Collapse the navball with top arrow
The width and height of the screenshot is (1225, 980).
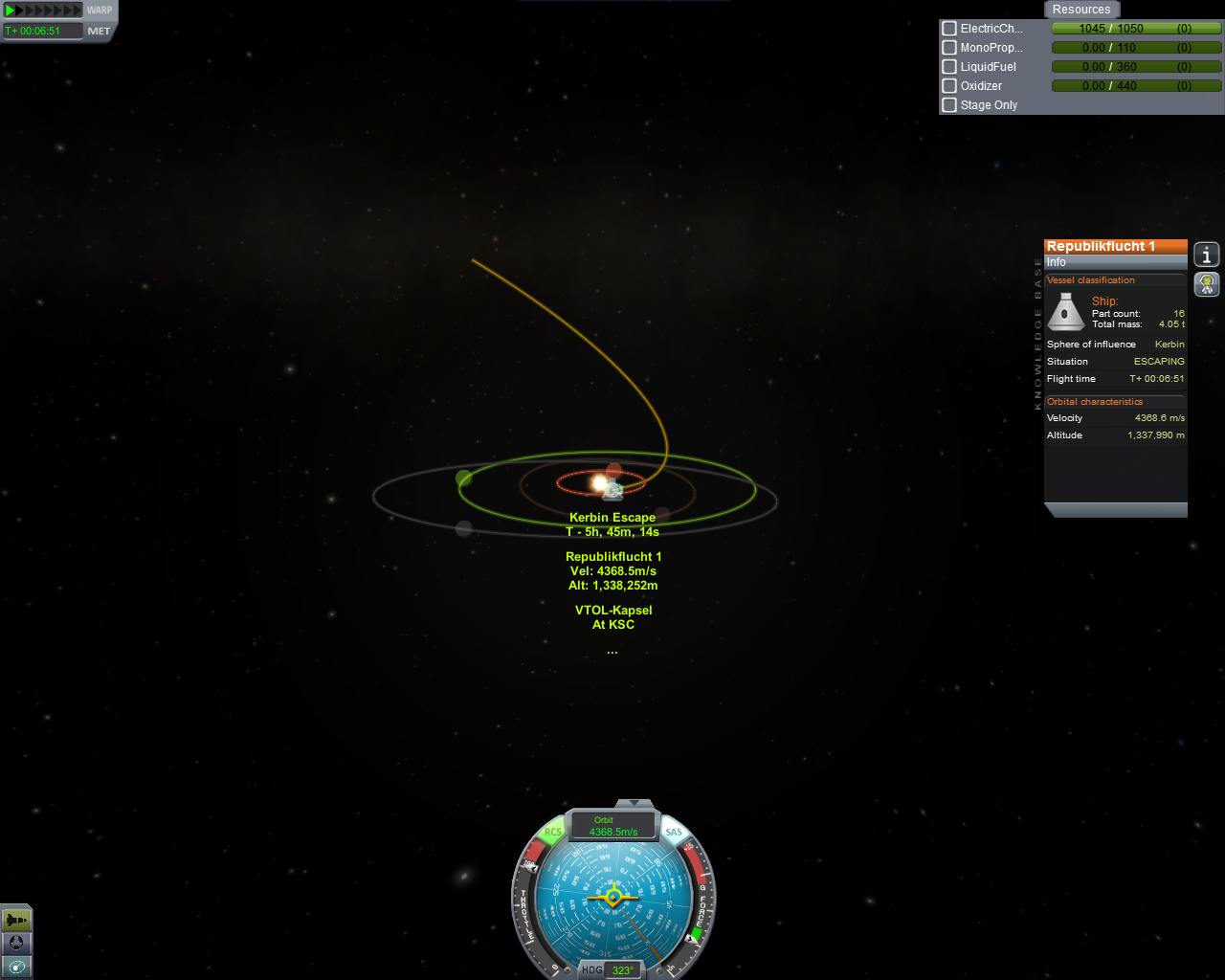click(634, 804)
